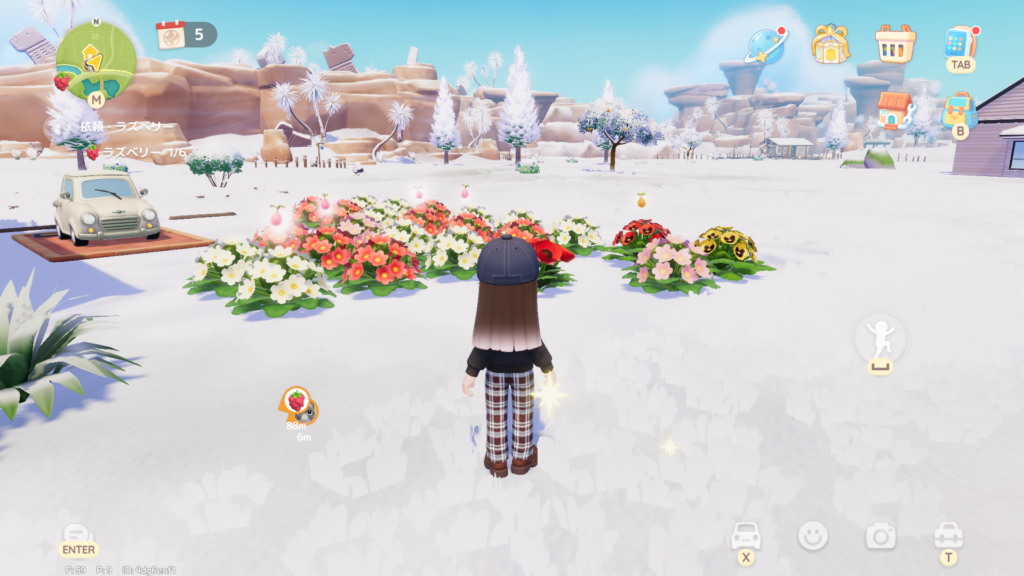Tap the jump action button

point(880,342)
